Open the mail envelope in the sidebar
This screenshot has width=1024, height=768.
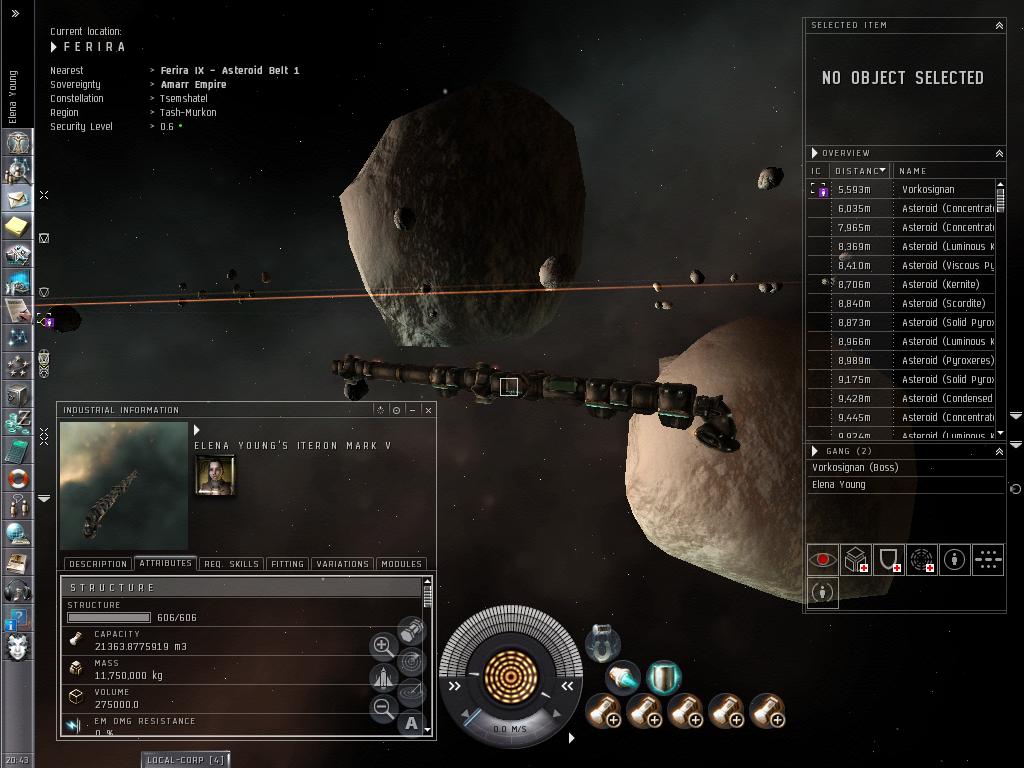click(x=16, y=199)
